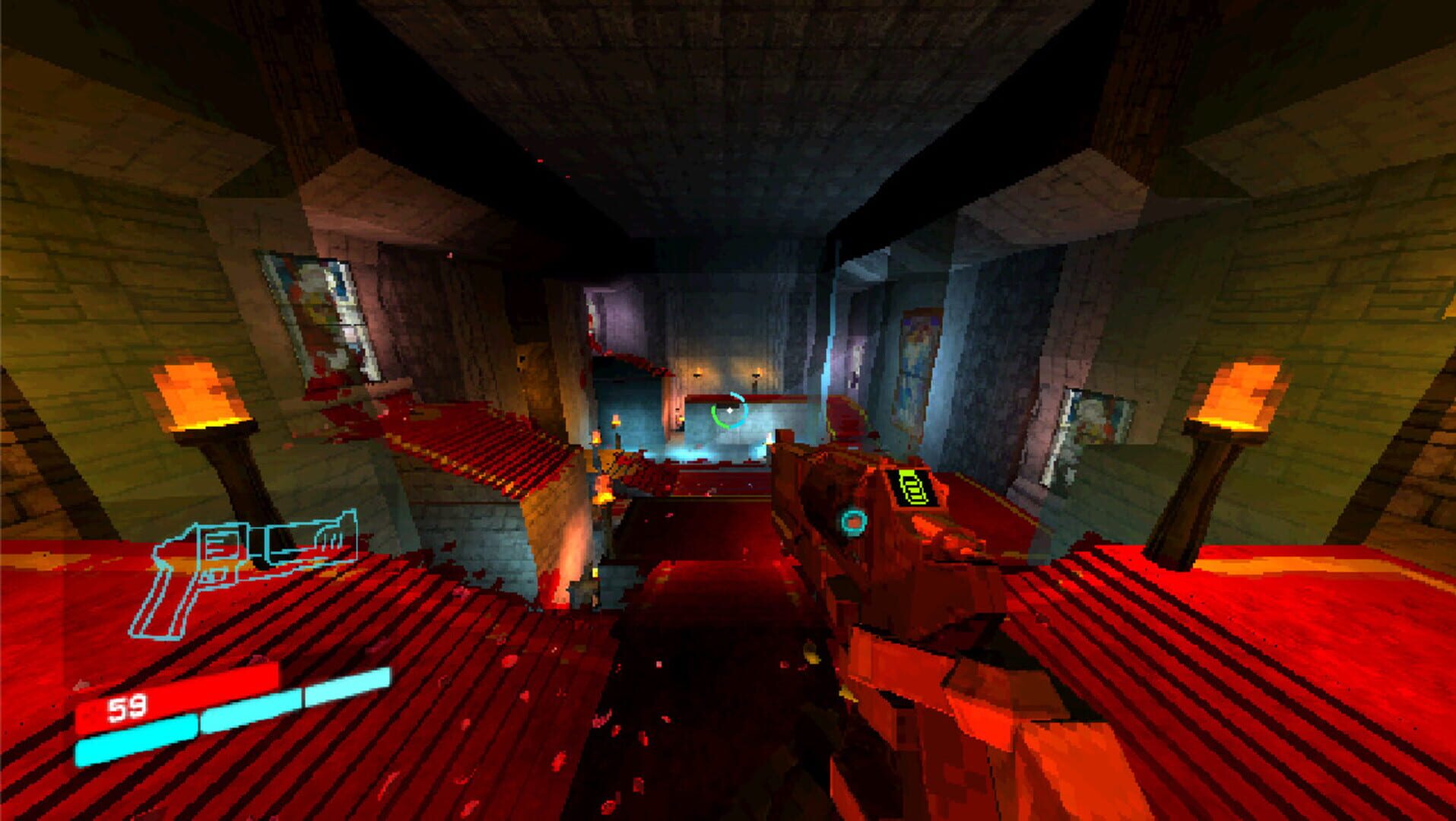
Task: Click the diamond marker inside the crosshair
Action: pyautogui.click(x=730, y=410)
